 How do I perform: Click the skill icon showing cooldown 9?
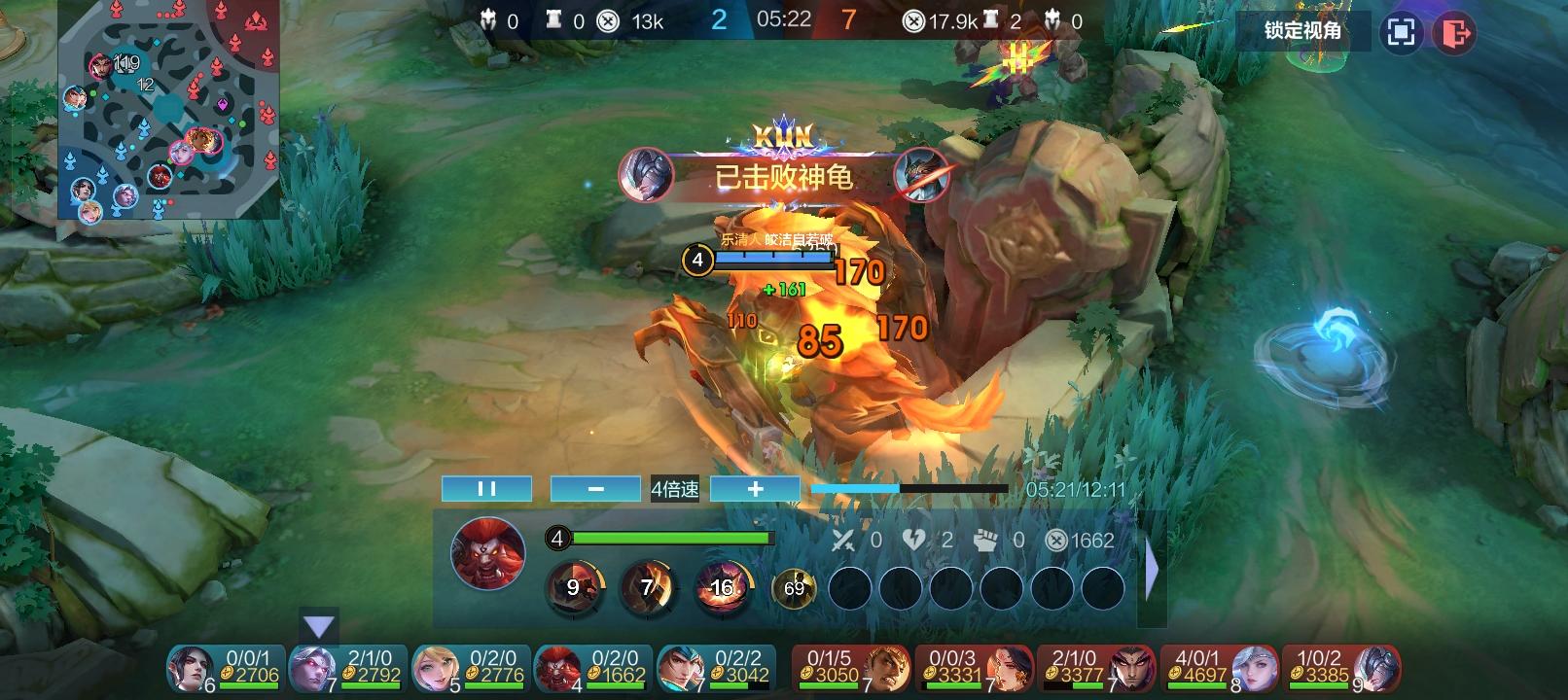coord(573,583)
